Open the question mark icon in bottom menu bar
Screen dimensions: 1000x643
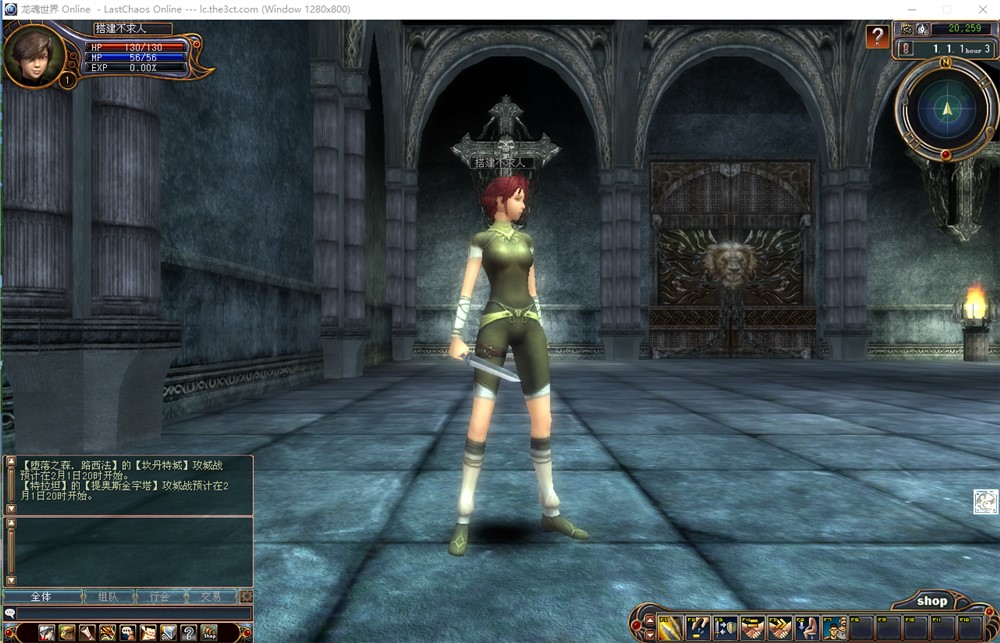[x=188, y=632]
